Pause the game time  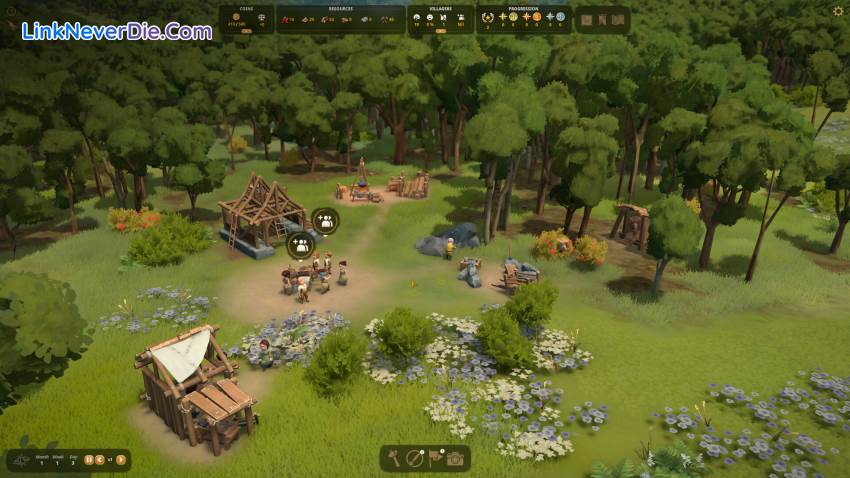pyautogui.click(x=88, y=460)
